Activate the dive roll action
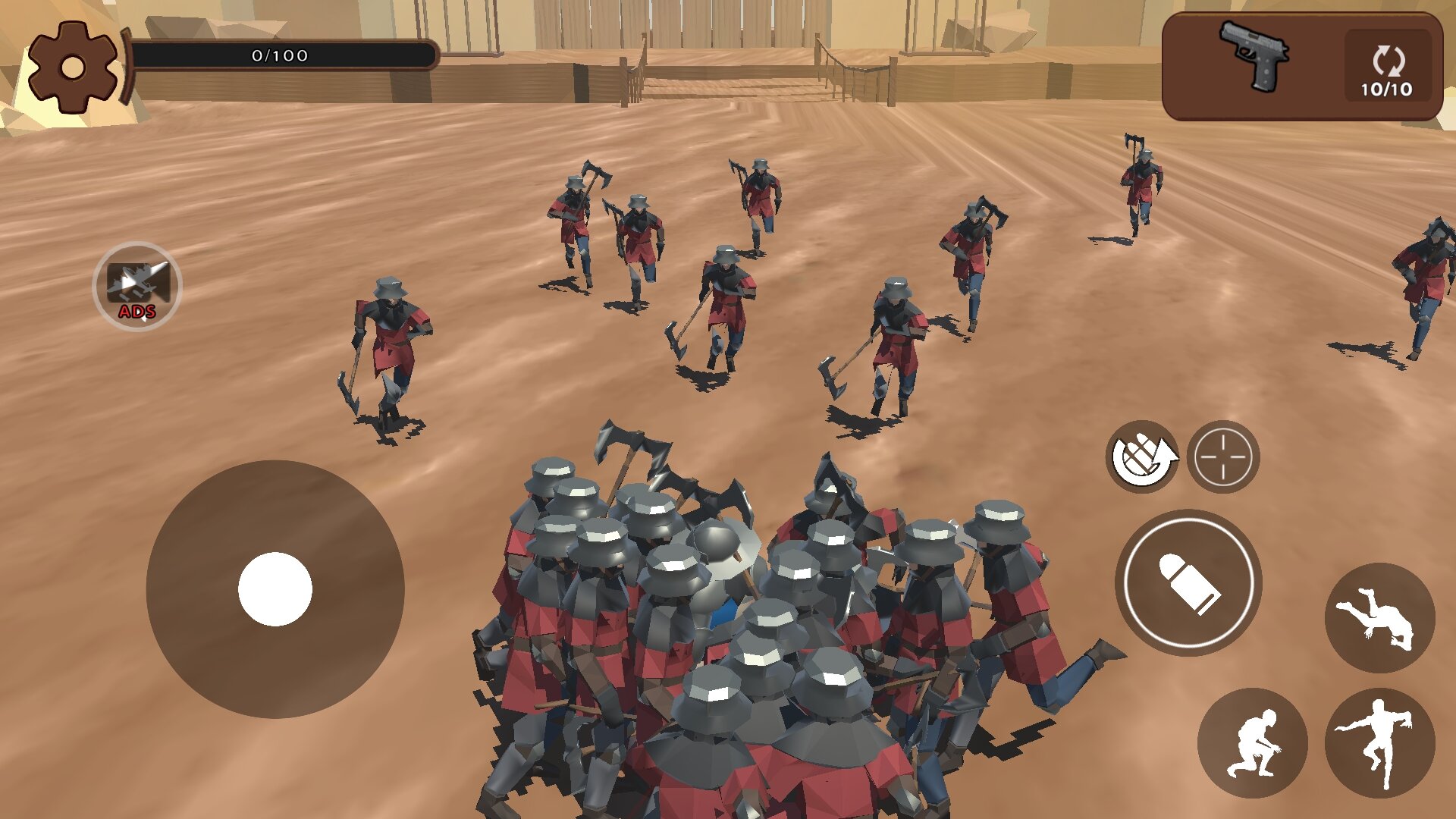 pyautogui.click(x=1379, y=617)
